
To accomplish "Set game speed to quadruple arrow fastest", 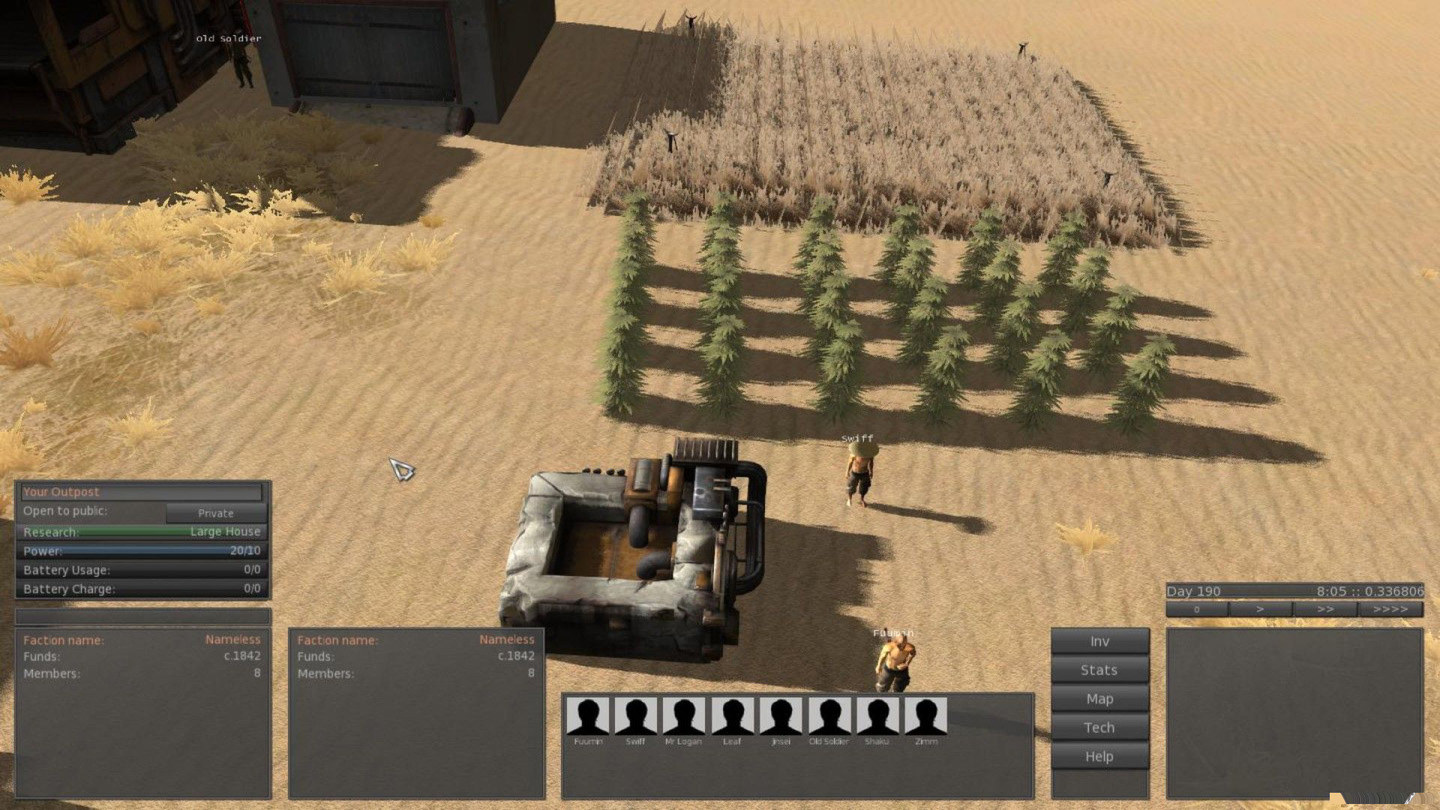I will [x=1390, y=609].
